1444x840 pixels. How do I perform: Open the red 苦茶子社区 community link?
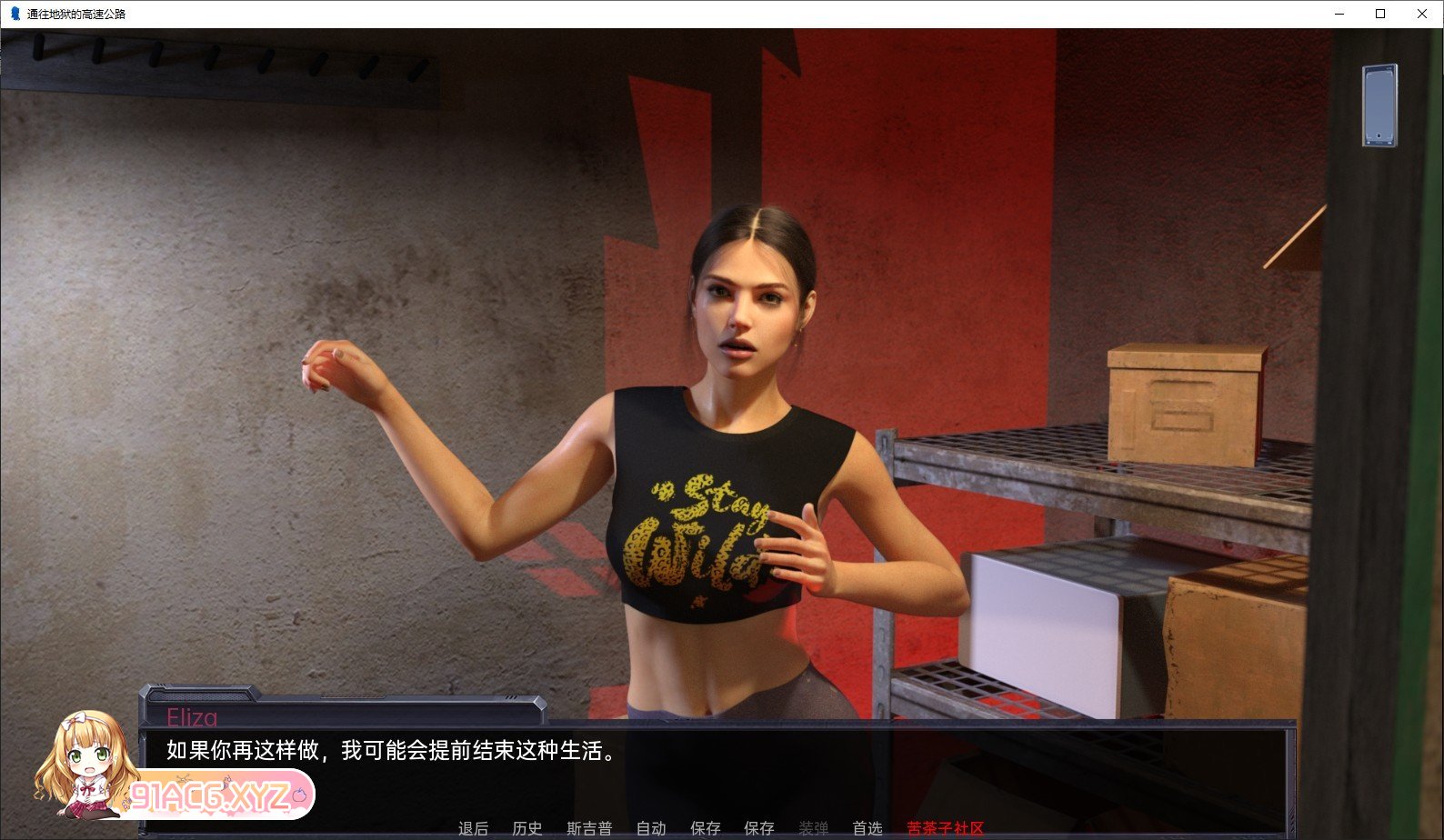946,828
